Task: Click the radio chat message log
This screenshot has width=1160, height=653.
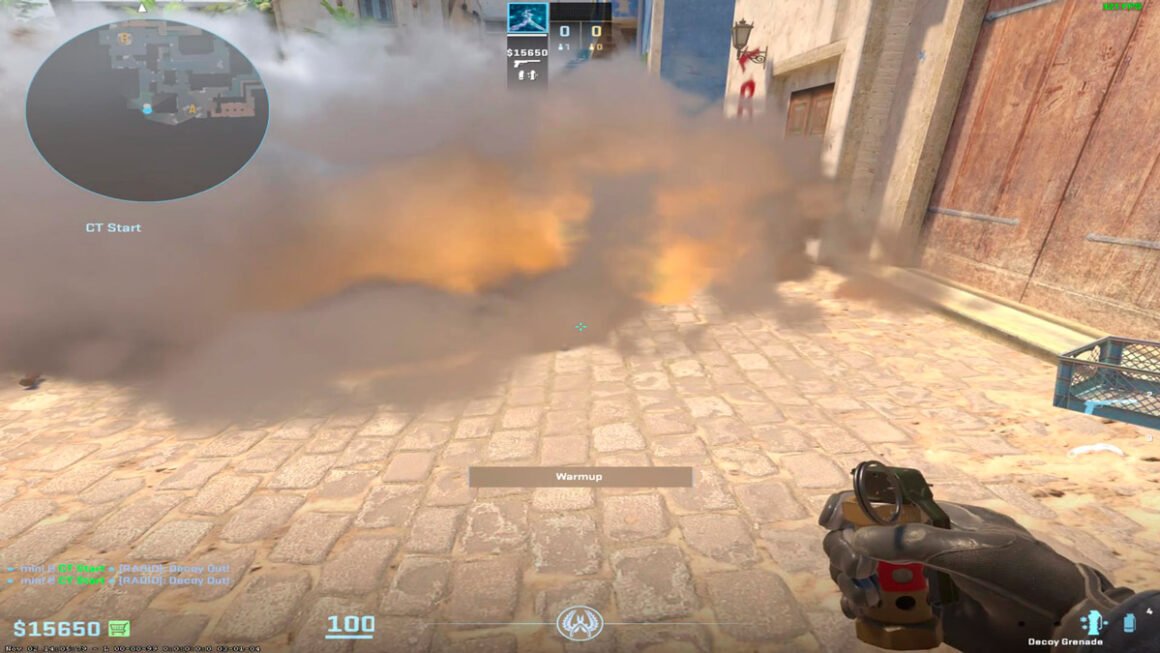Action: (120, 574)
